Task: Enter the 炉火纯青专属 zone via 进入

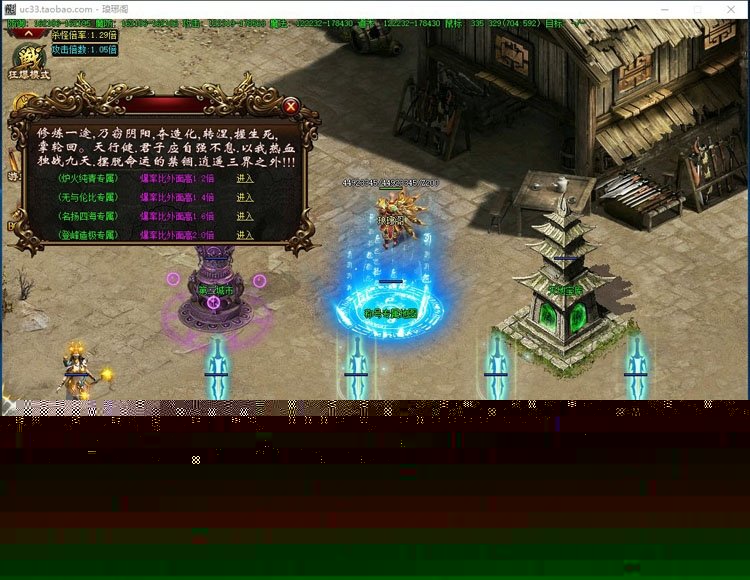Action: (x=245, y=178)
